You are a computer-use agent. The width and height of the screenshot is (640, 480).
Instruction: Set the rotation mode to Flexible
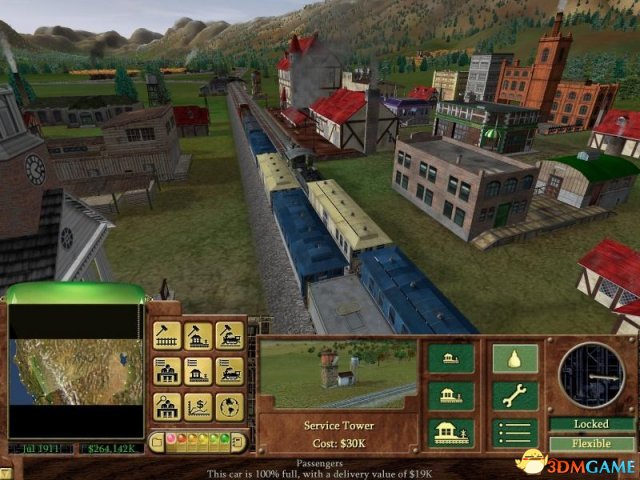tap(591, 443)
